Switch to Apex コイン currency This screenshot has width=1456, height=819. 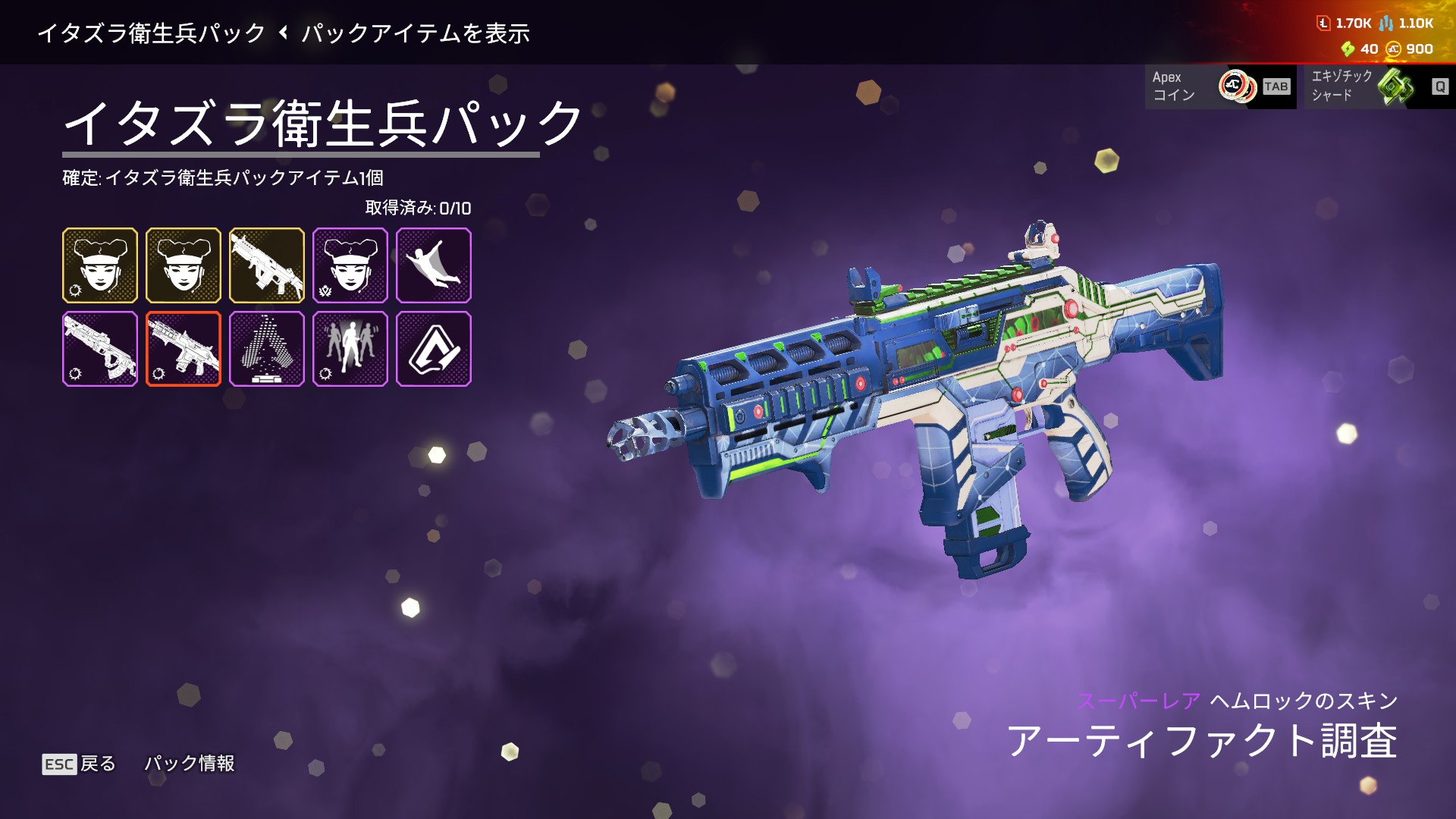tap(1219, 86)
